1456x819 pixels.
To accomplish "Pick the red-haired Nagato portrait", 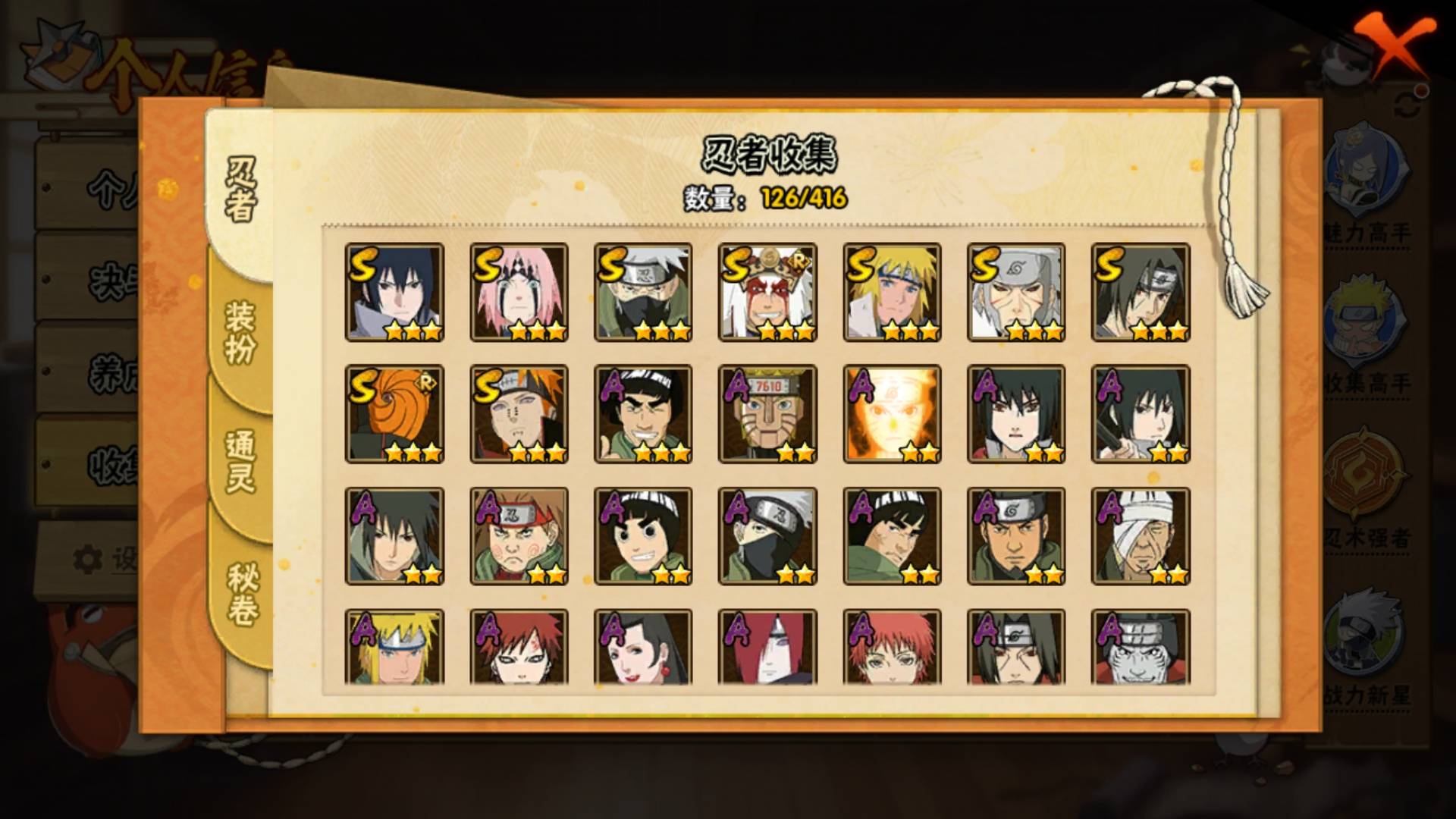I will pyautogui.click(x=767, y=648).
